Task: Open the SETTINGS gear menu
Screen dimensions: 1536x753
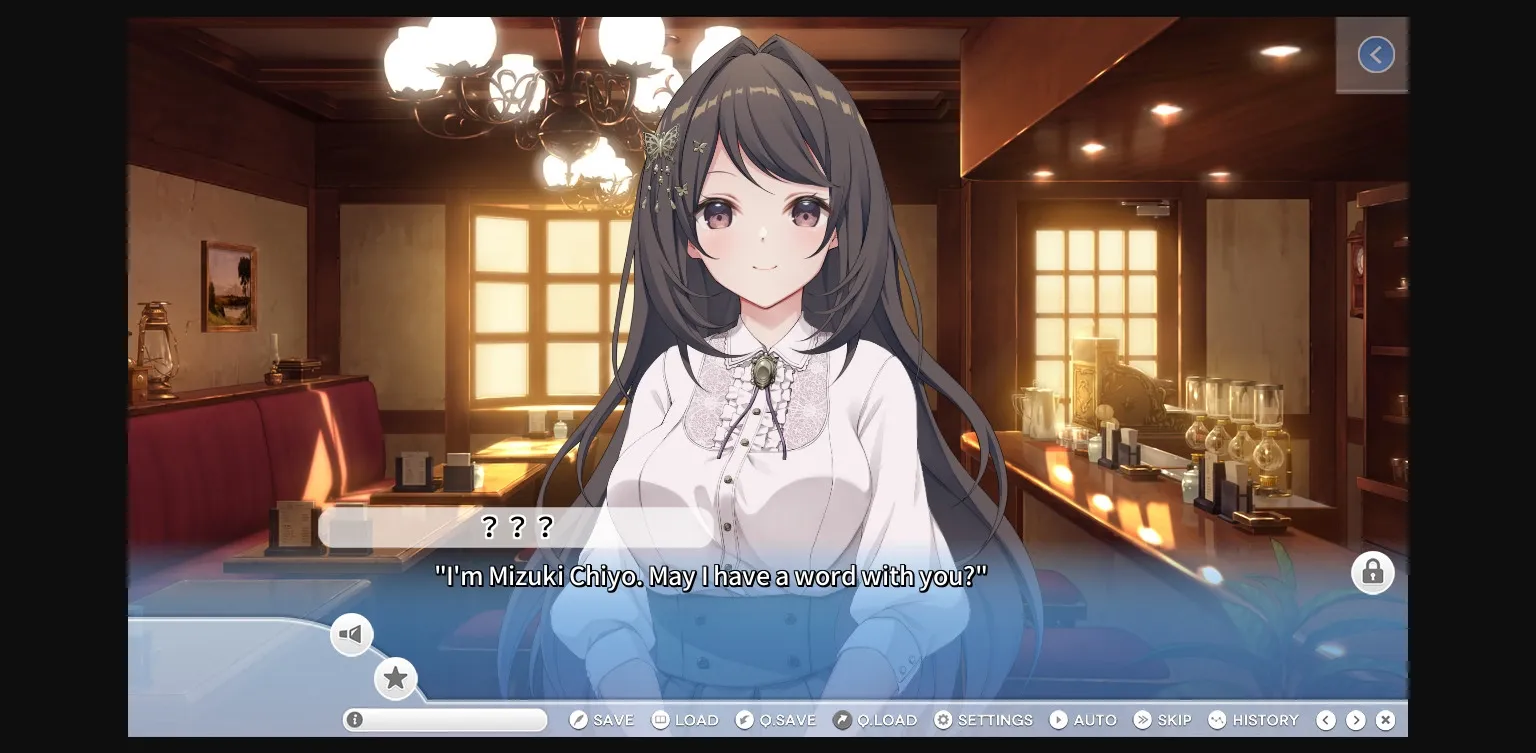Action: (984, 719)
